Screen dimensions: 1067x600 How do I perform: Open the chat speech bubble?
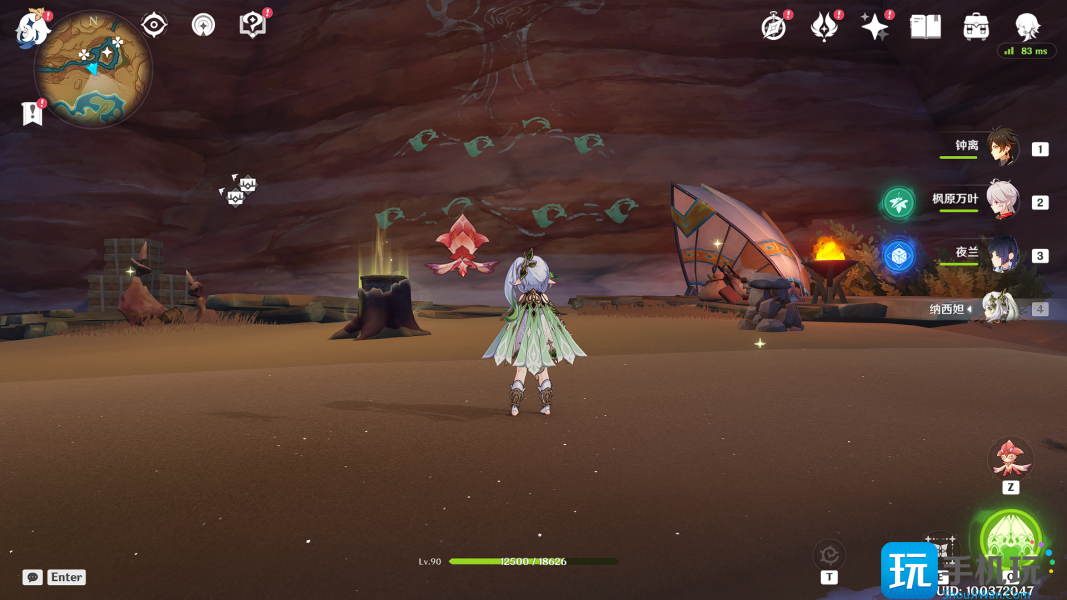(x=33, y=577)
